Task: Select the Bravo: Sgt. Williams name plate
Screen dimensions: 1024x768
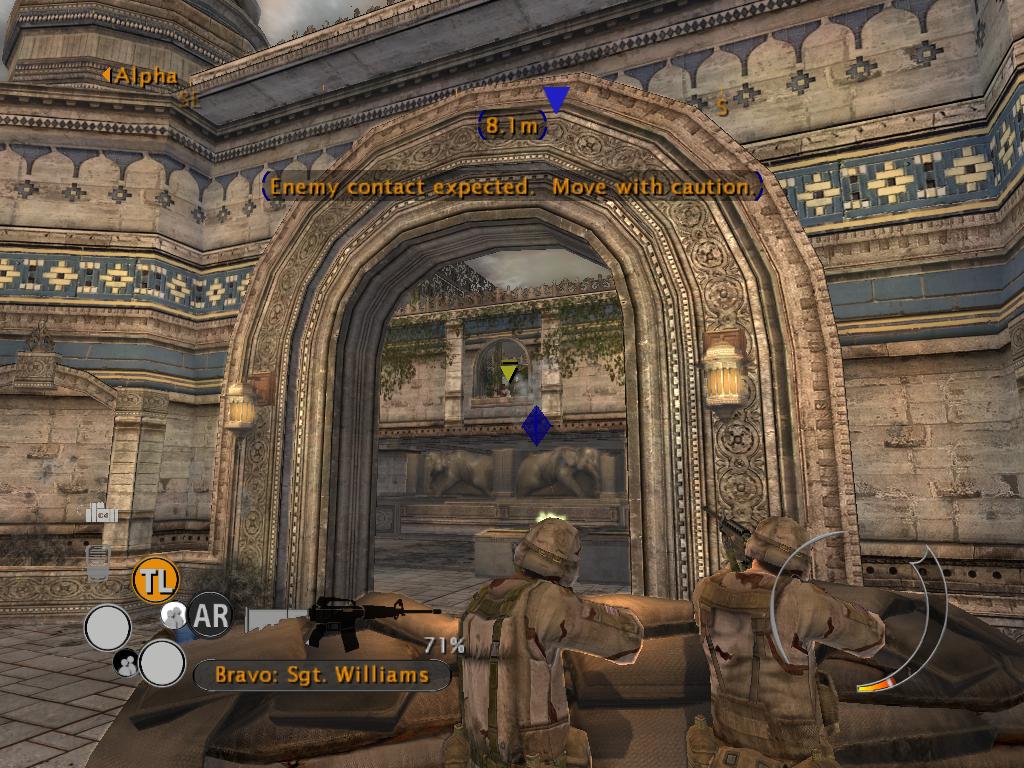Action: (x=322, y=675)
